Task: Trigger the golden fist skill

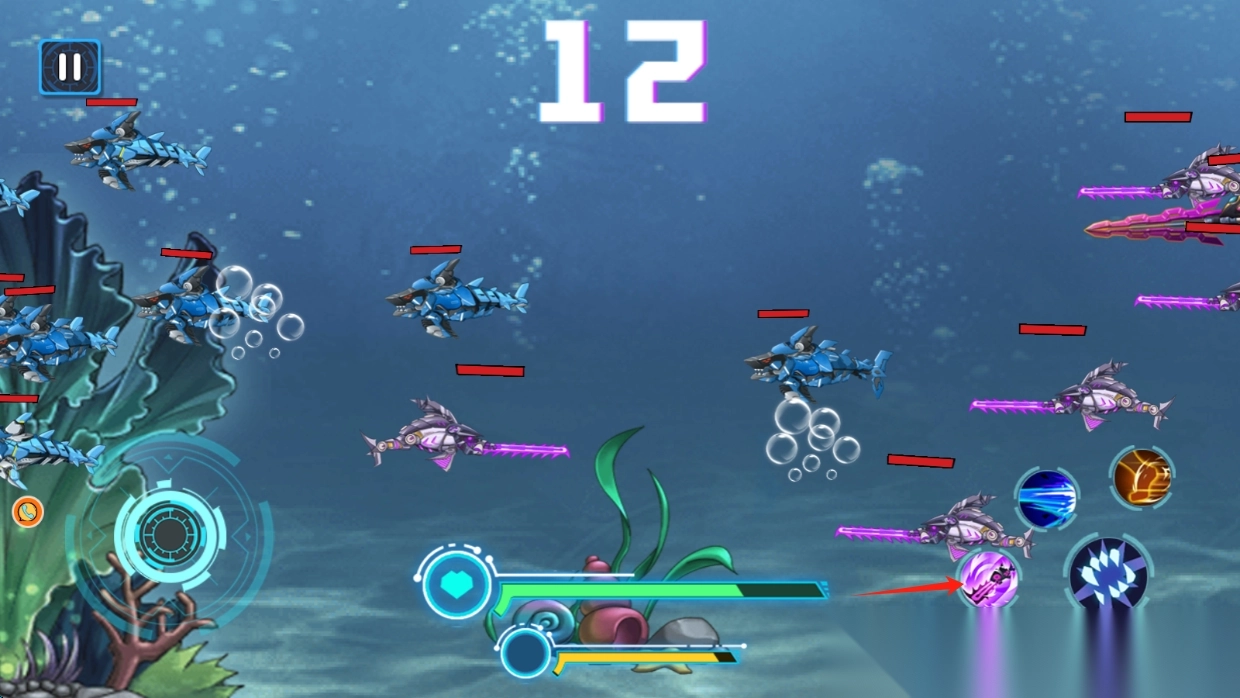Action: click(1141, 477)
